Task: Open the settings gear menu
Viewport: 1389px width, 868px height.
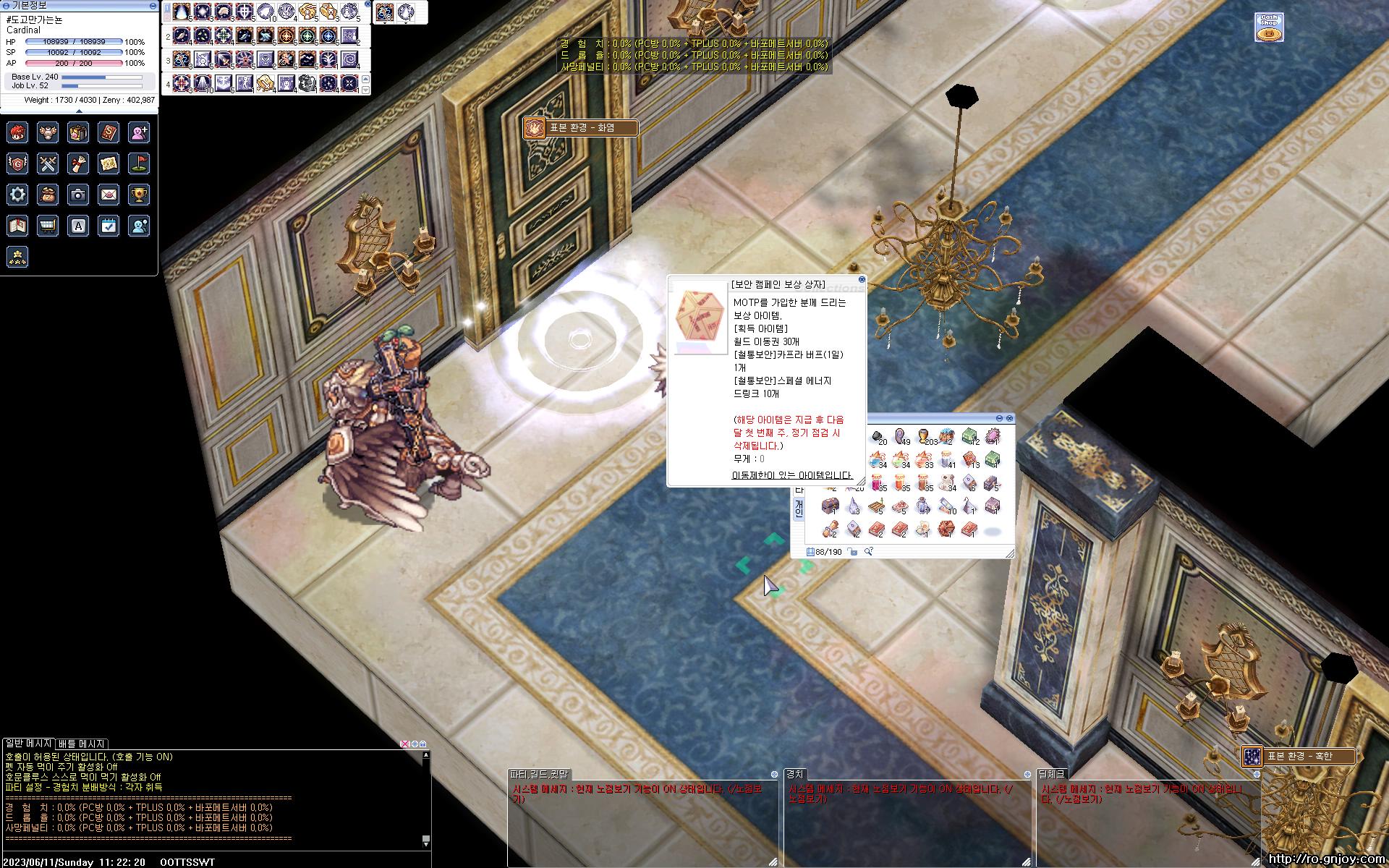Action: pos(17,194)
